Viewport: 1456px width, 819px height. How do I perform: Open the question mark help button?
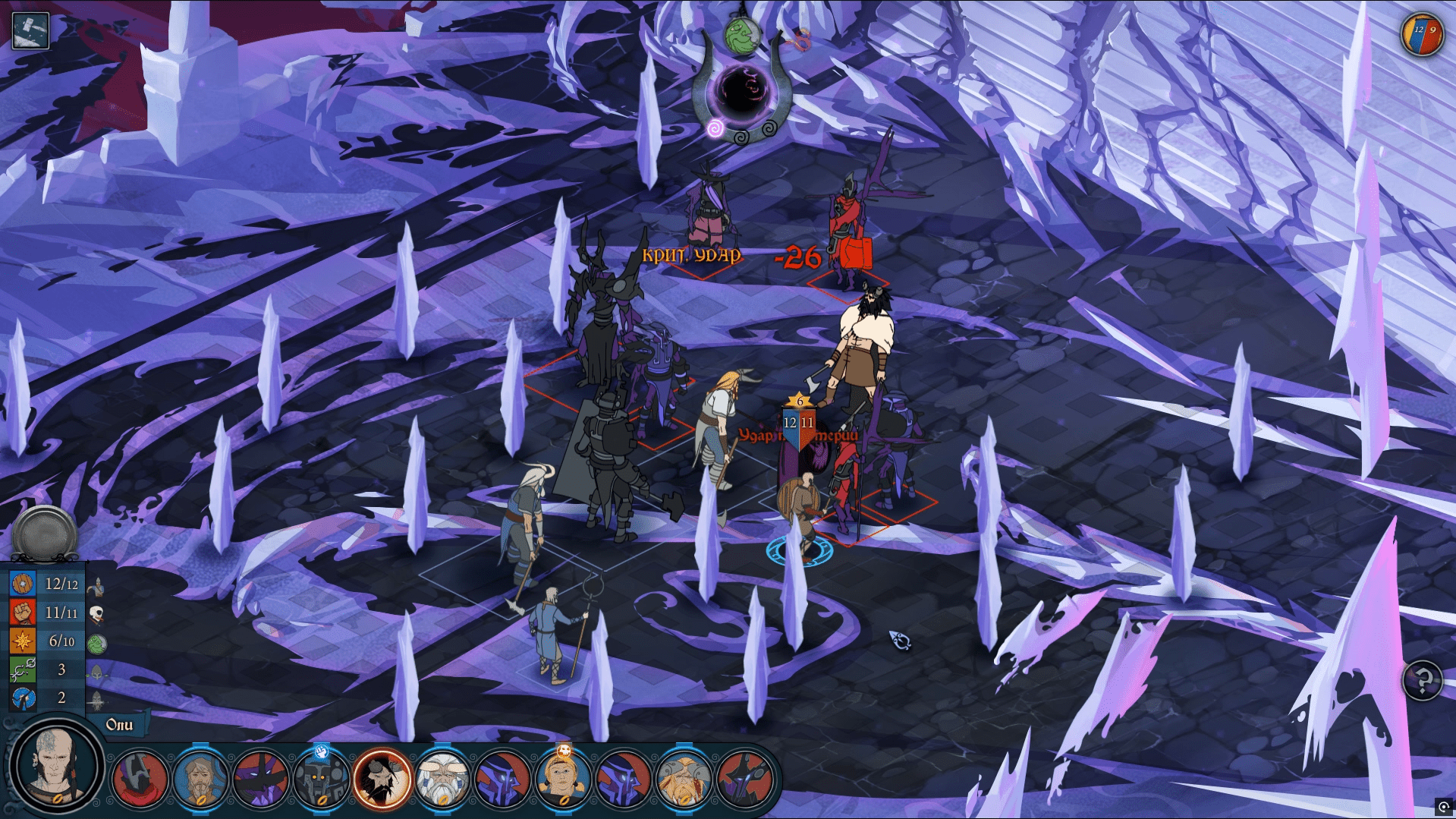click(x=1422, y=679)
